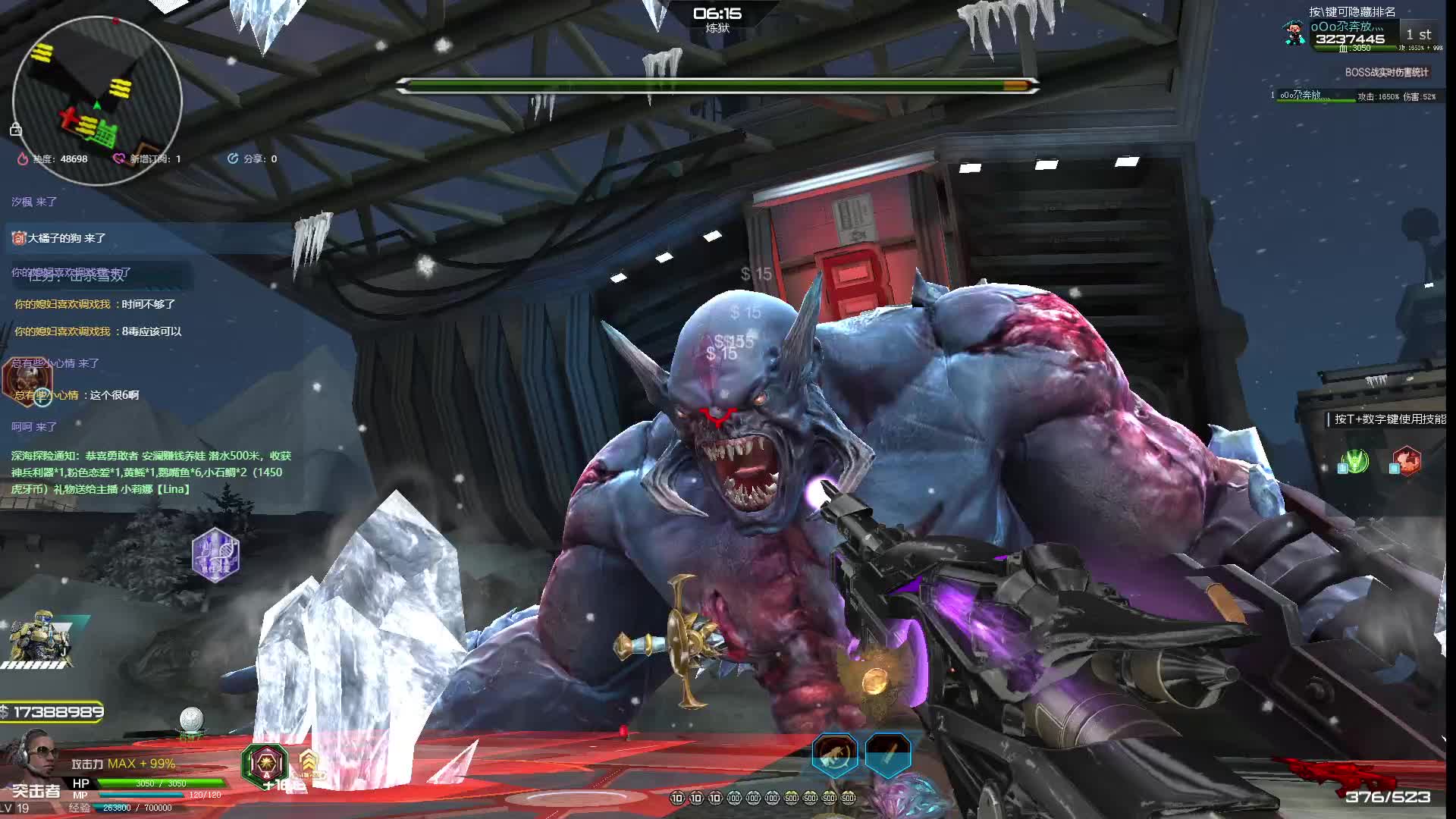This screenshot has width=1456, height=819.
Task: Click the circular minimap
Action: click(x=97, y=100)
